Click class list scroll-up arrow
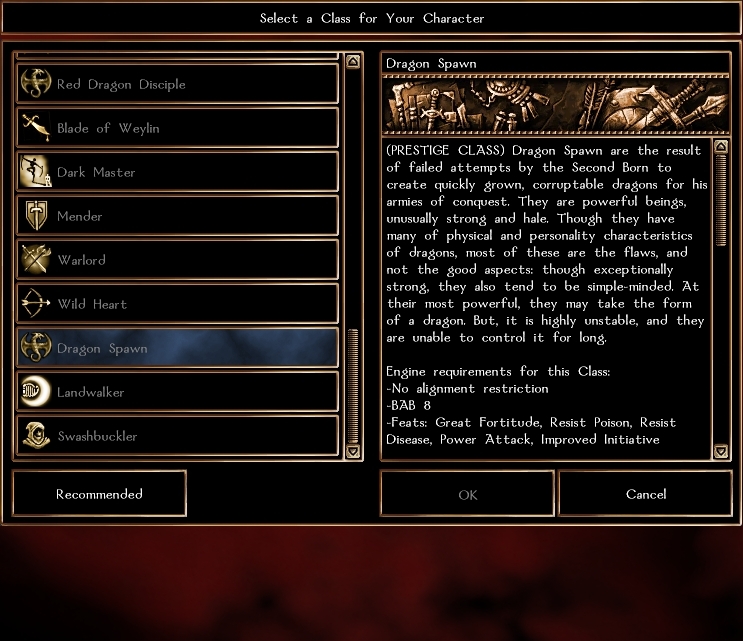 (352, 61)
